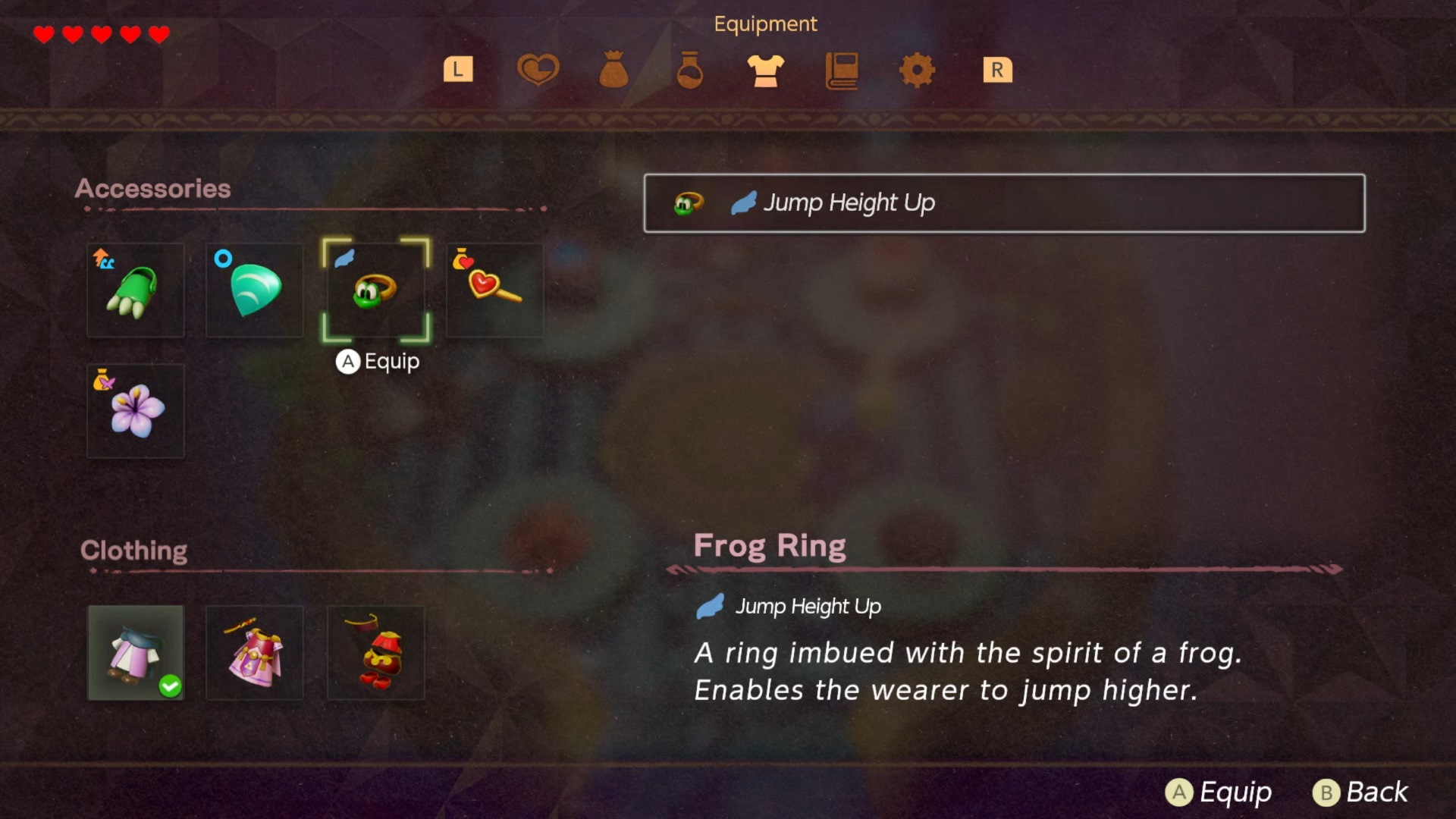Open the gear settings tab
The height and width of the screenshot is (819, 1456).
coord(917,71)
